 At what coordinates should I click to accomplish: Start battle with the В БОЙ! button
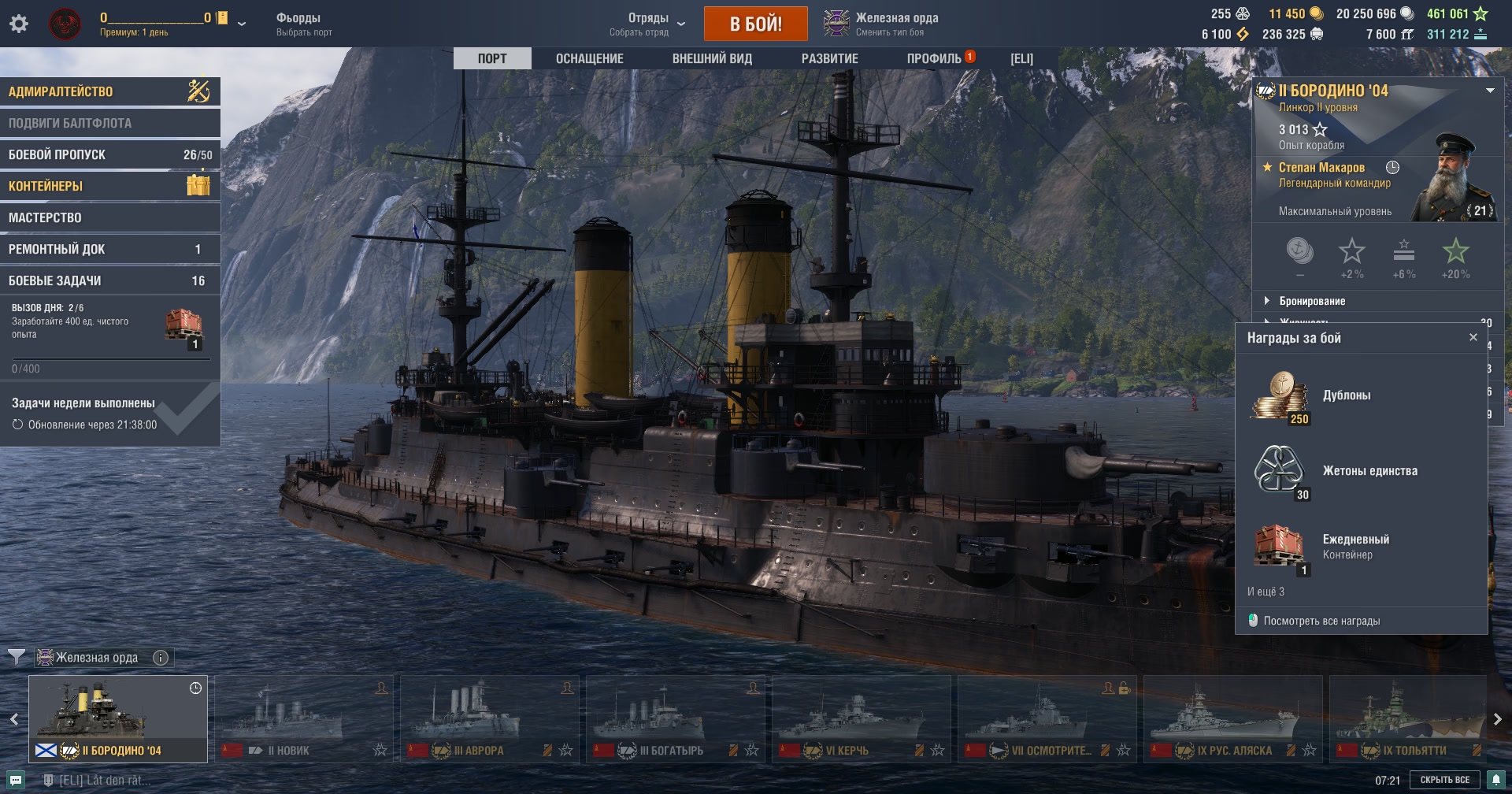[x=755, y=24]
